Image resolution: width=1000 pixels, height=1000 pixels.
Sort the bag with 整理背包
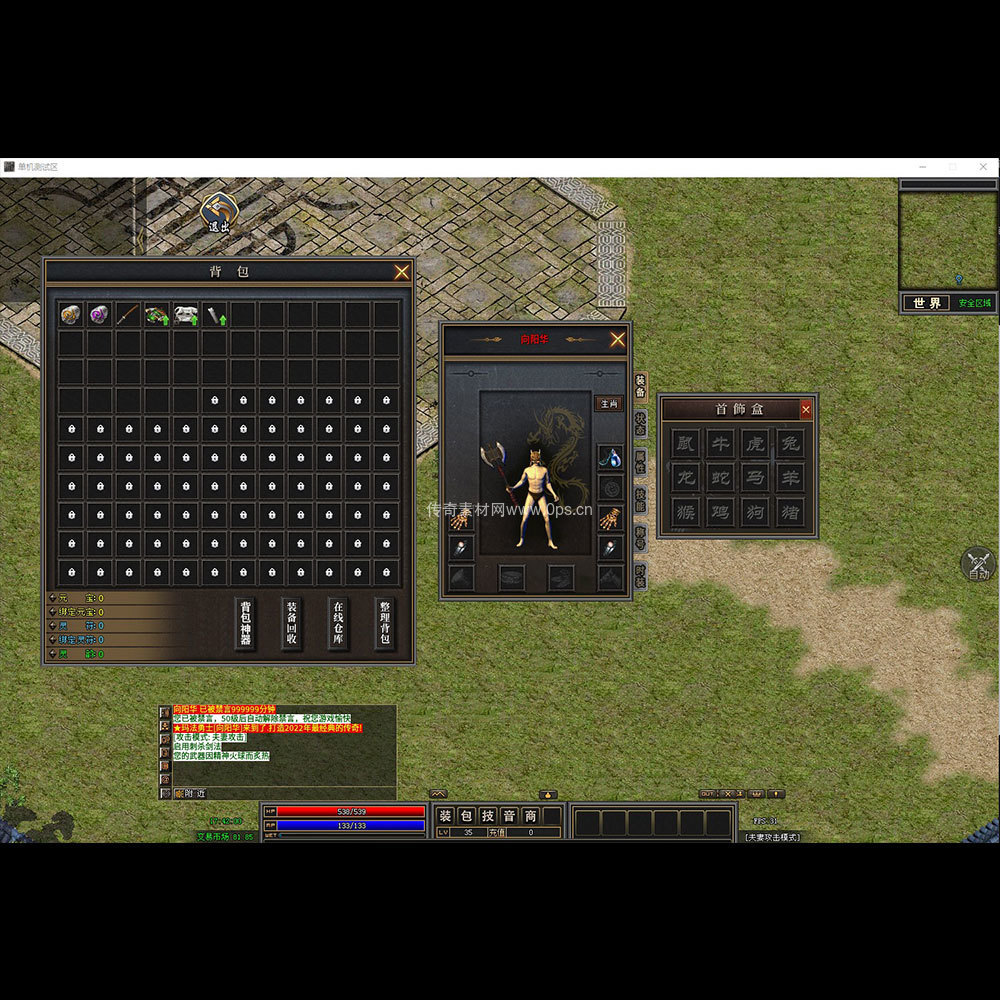click(x=385, y=624)
